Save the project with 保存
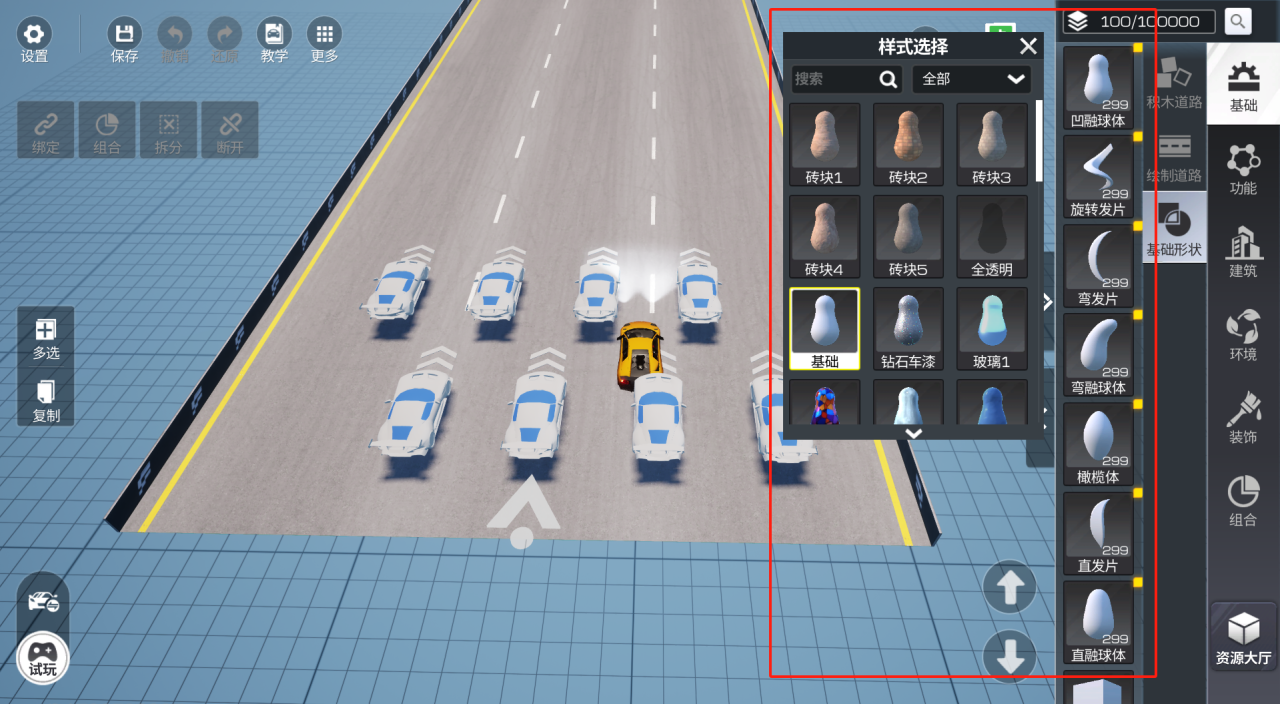This screenshot has height=704, width=1280. click(124, 40)
